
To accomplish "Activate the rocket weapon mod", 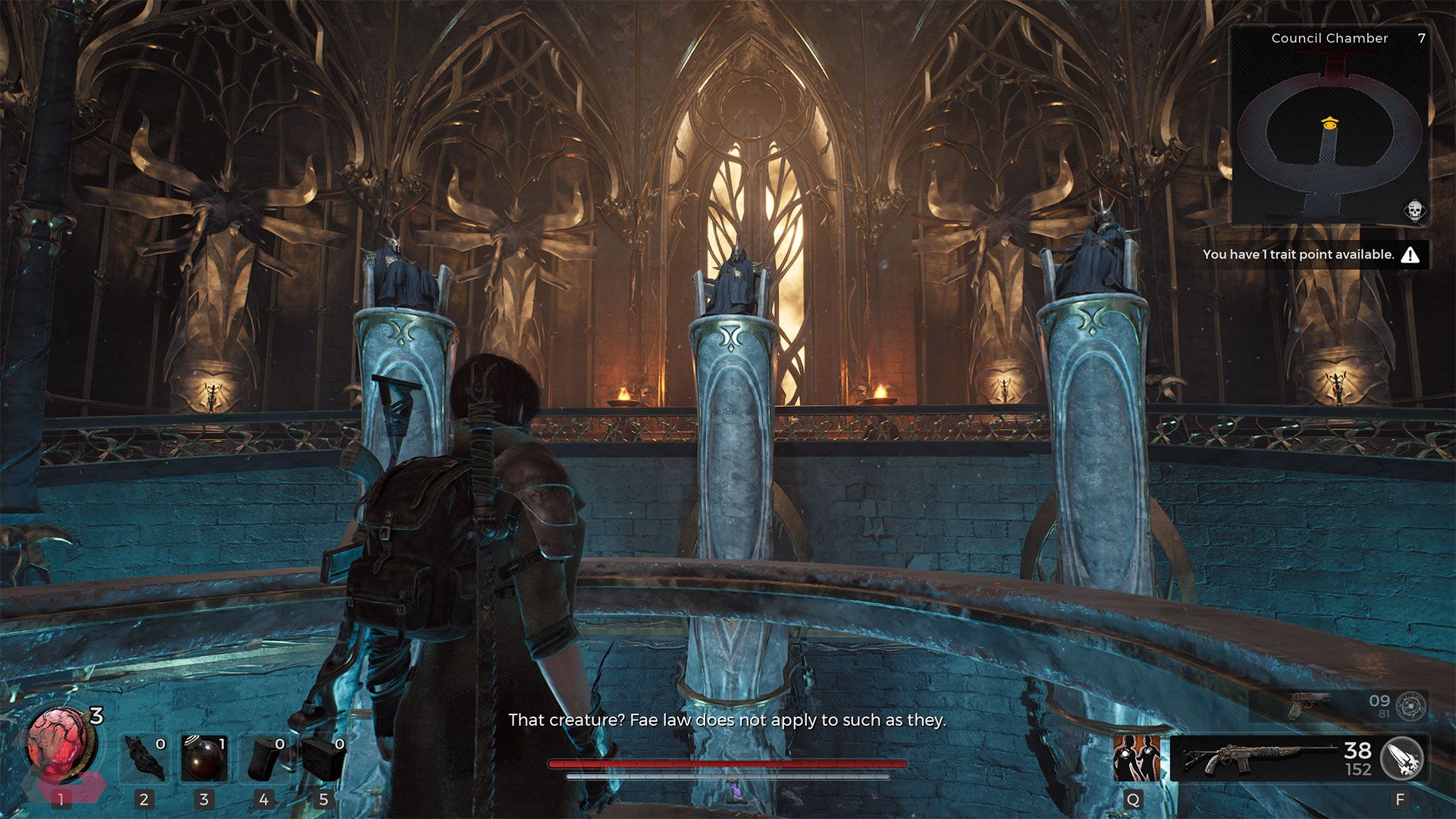I will click(x=1402, y=758).
